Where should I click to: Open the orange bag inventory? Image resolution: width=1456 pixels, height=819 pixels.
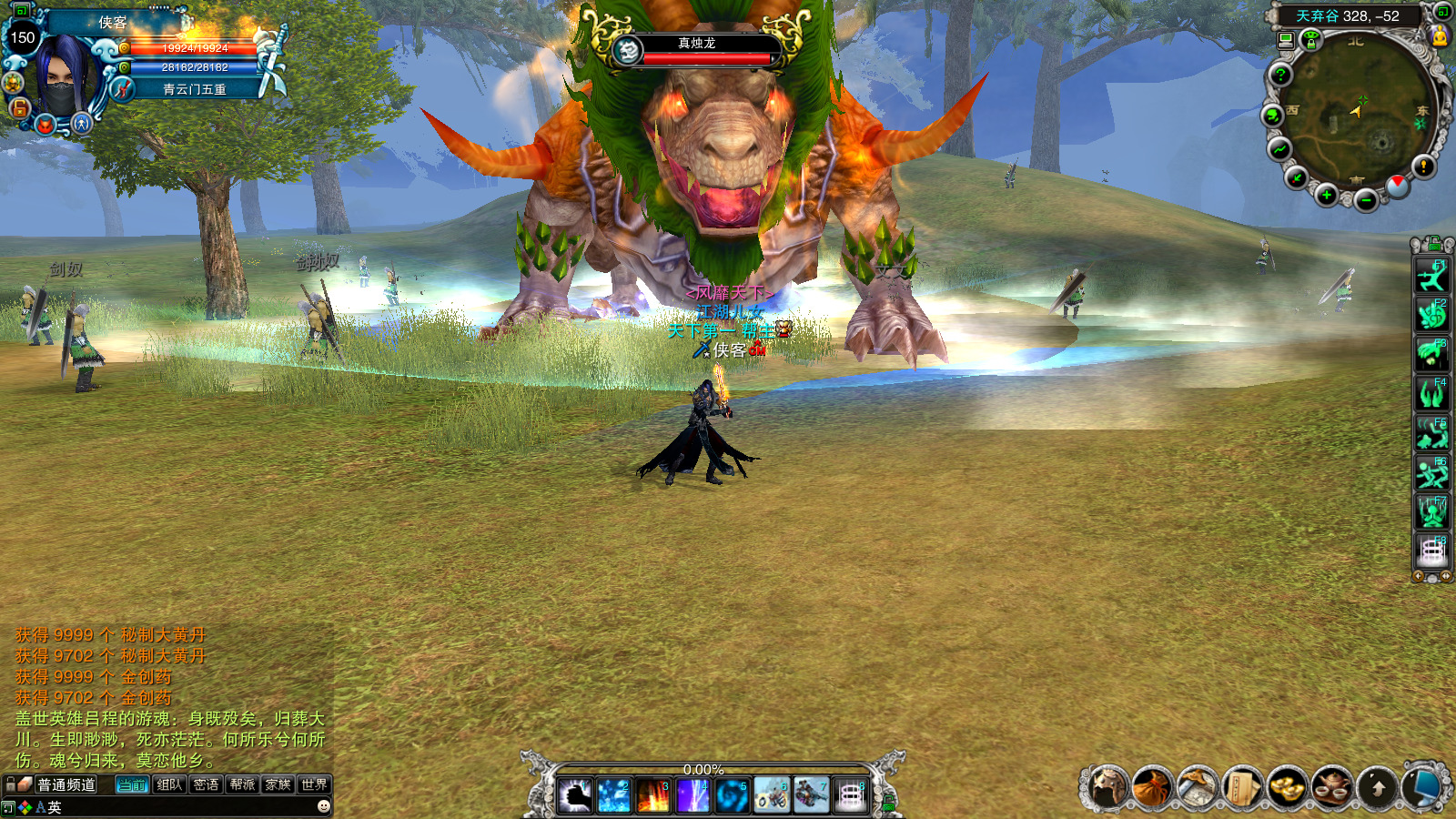point(1152,787)
